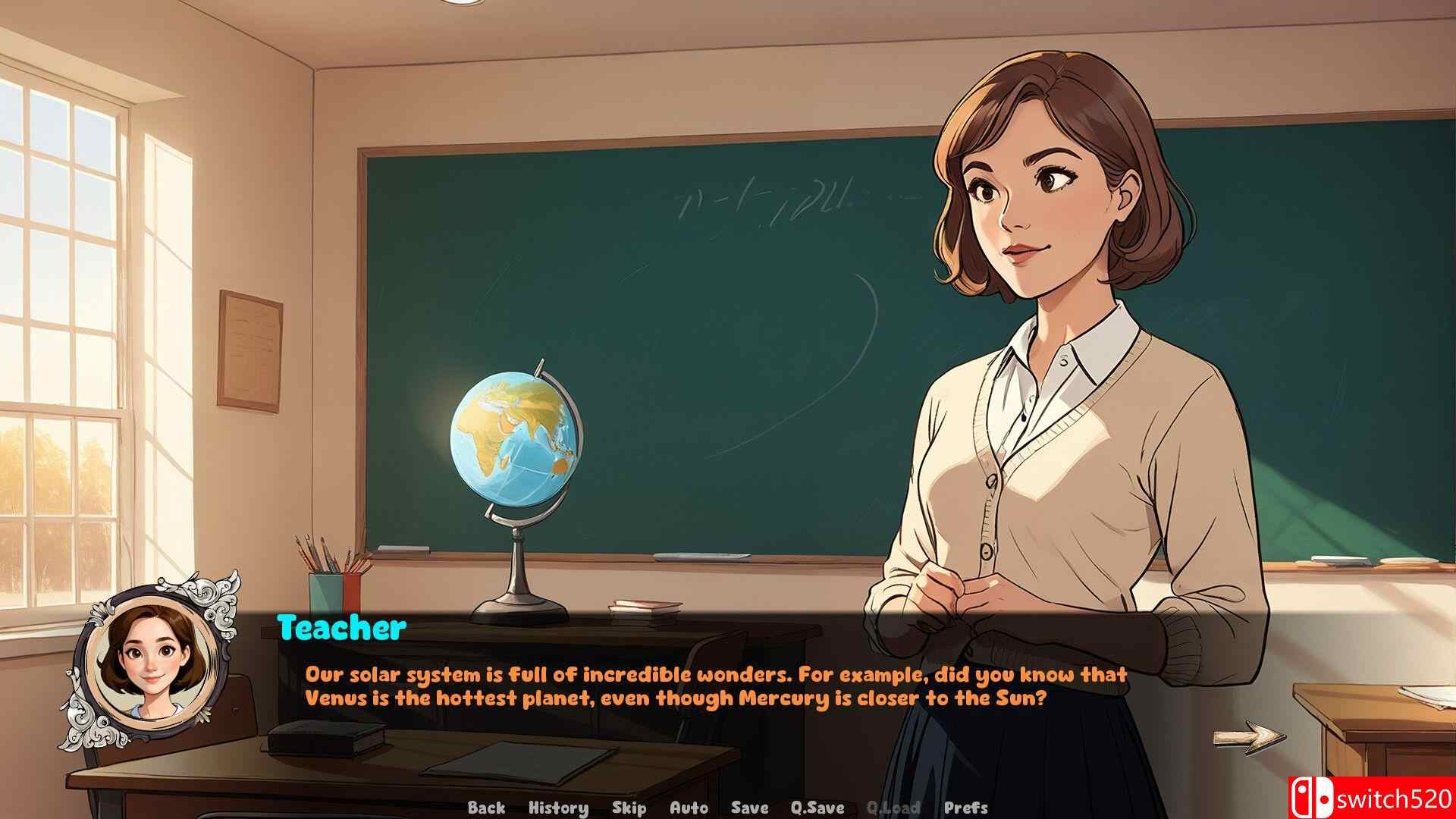Open the Save screen
This screenshot has height=819, width=1456.
748,808
